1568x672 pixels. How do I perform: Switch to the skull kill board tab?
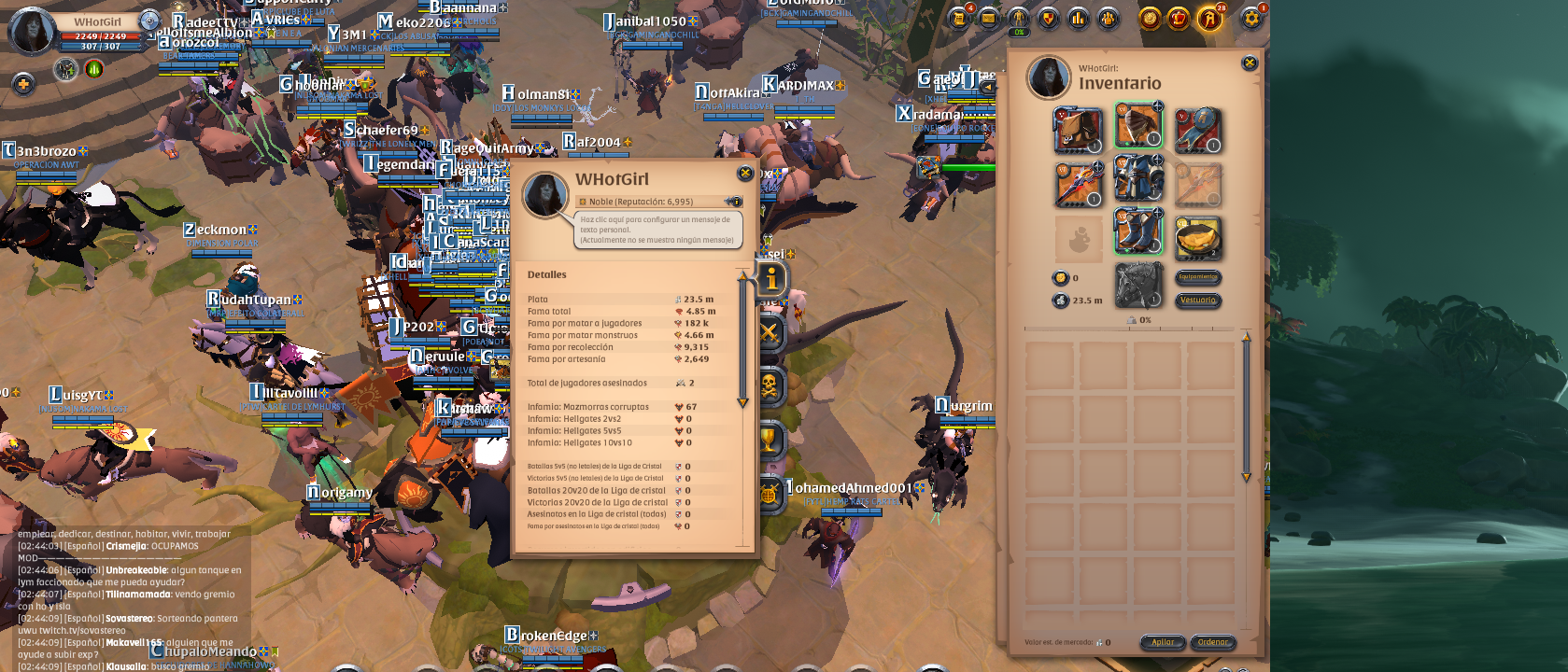(x=768, y=385)
